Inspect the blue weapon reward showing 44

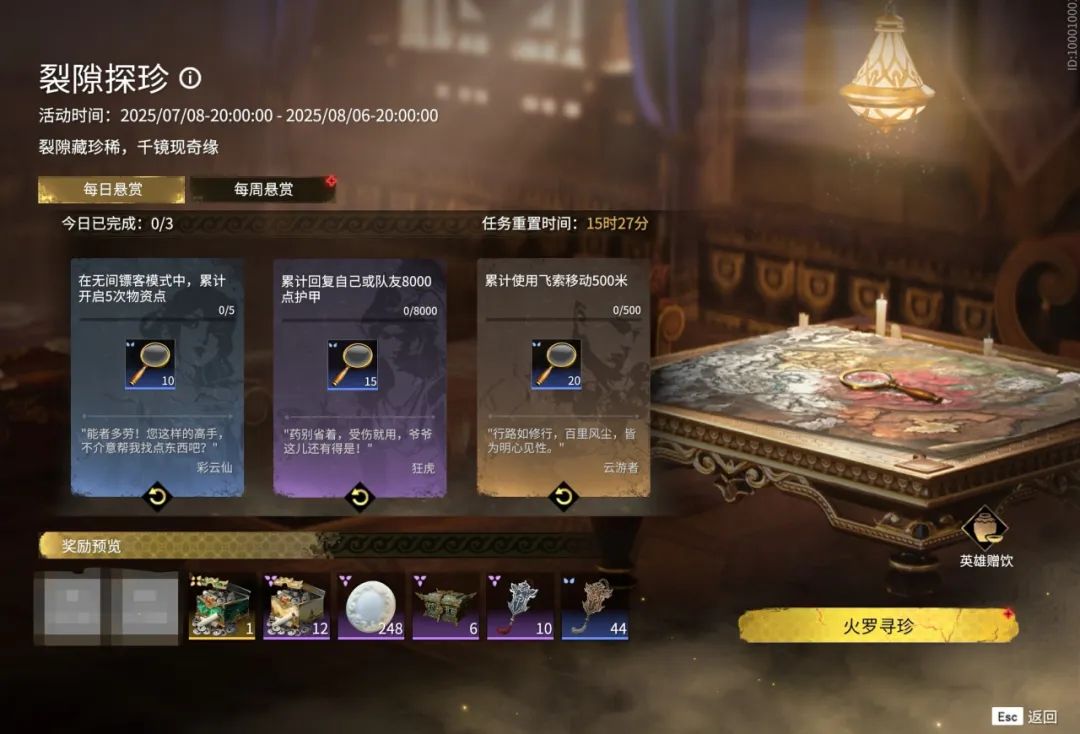click(x=595, y=606)
